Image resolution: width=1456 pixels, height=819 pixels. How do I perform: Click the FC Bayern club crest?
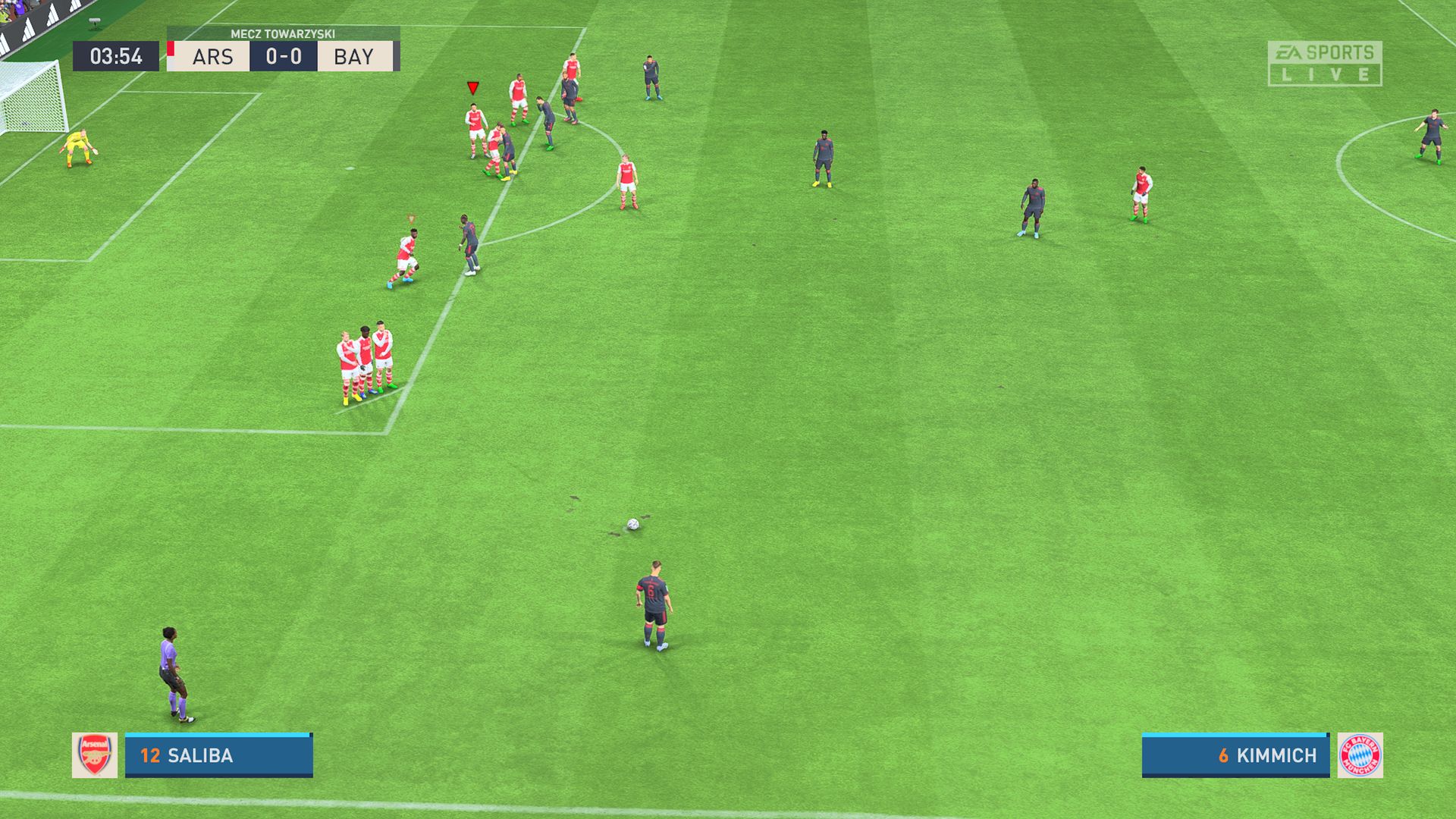tap(1360, 755)
